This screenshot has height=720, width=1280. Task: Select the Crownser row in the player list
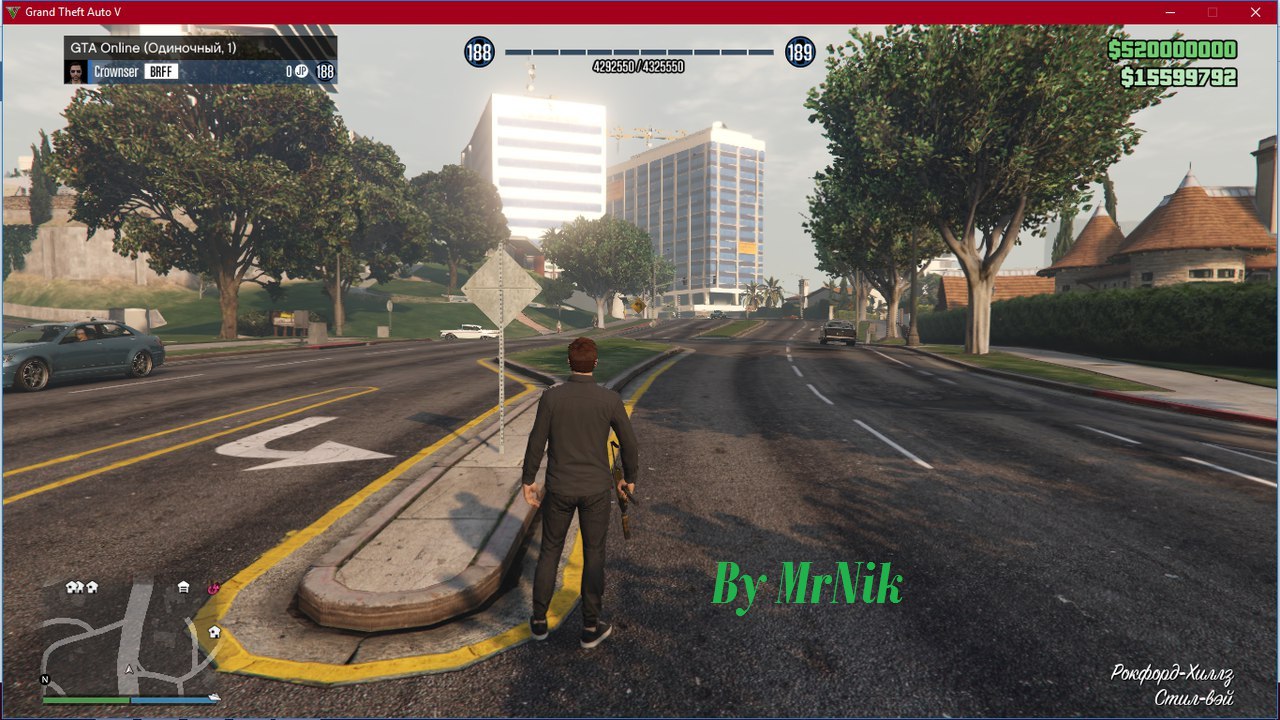[x=200, y=72]
